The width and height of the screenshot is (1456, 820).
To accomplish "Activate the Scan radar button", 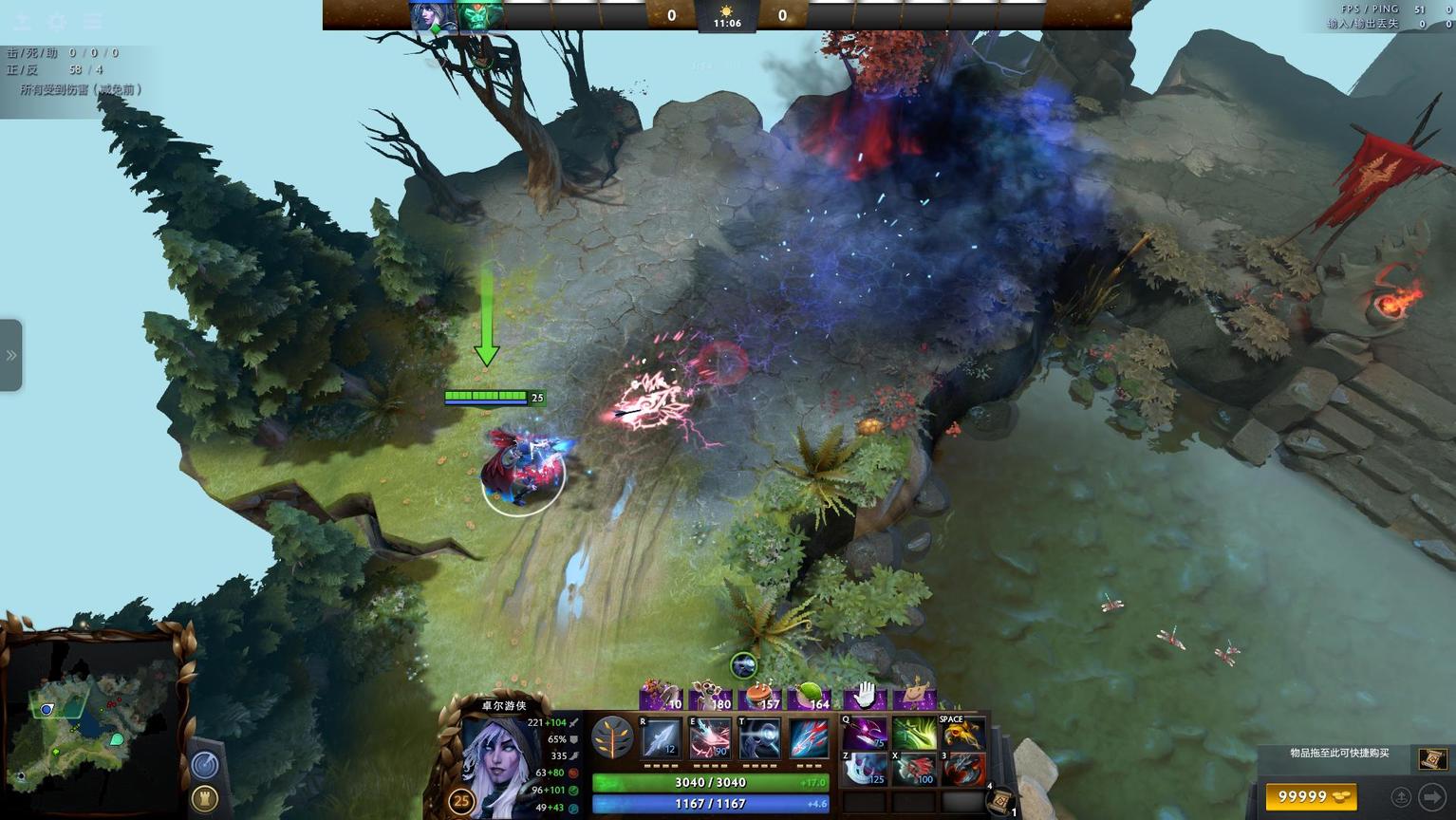I will click(205, 764).
